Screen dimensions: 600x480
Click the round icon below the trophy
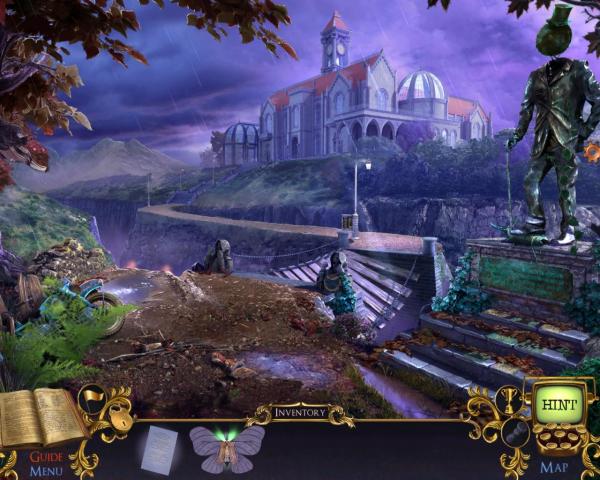click(x=514, y=433)
